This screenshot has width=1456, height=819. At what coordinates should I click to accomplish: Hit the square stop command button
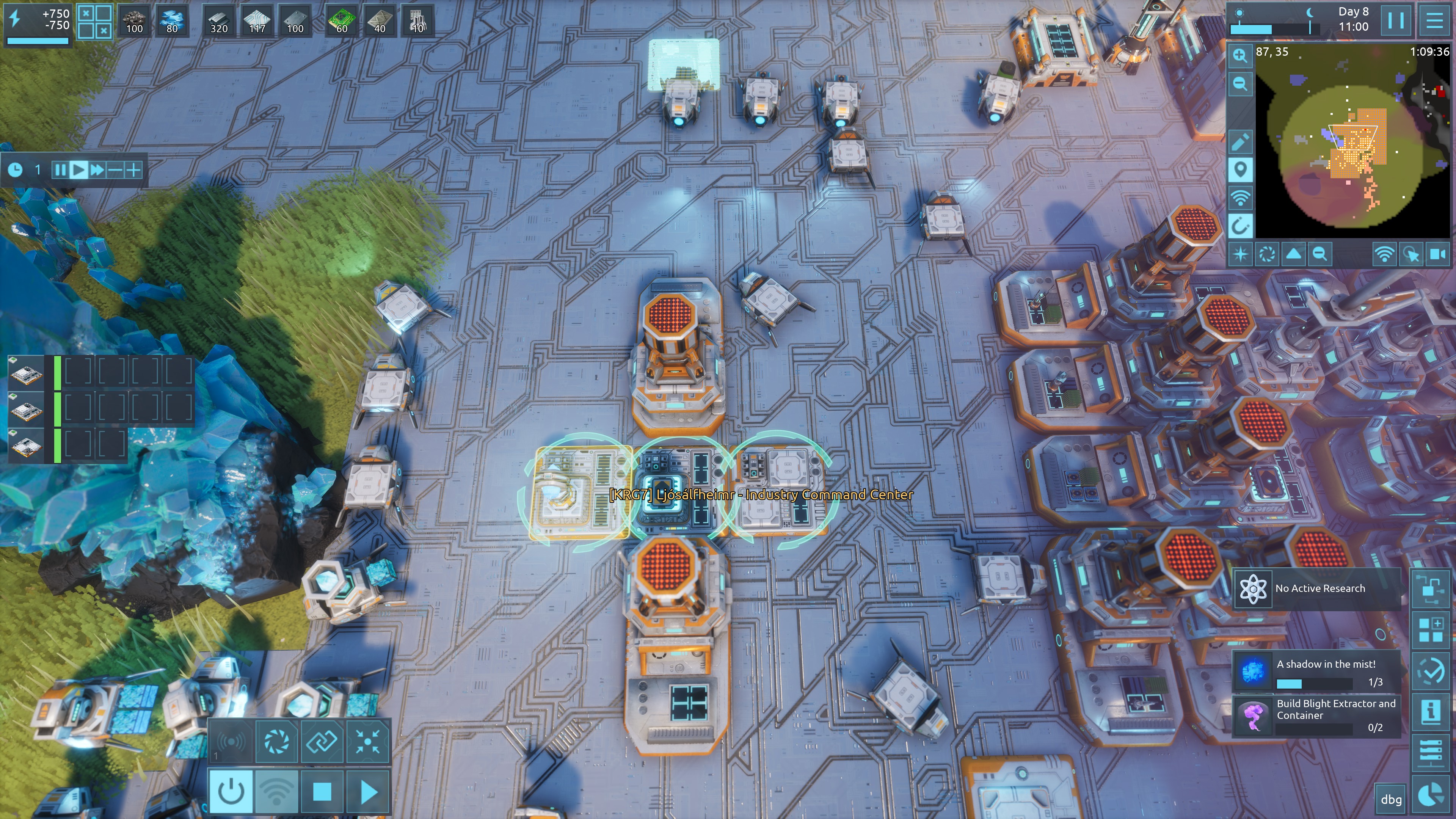click(322, 792)
